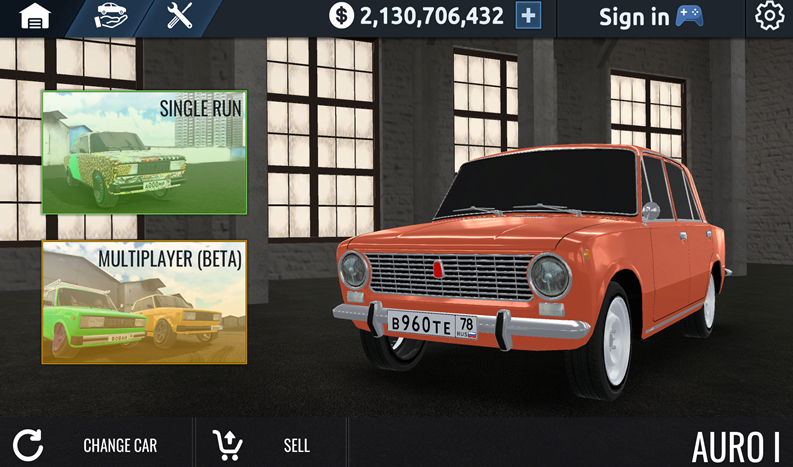Sign in with the gamepad account button

651,17
